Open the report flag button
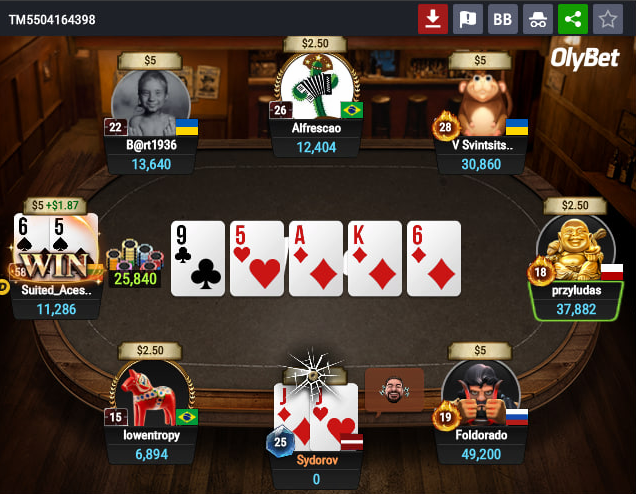The width and height of the screenshot is (636, 494). (468, 19)
